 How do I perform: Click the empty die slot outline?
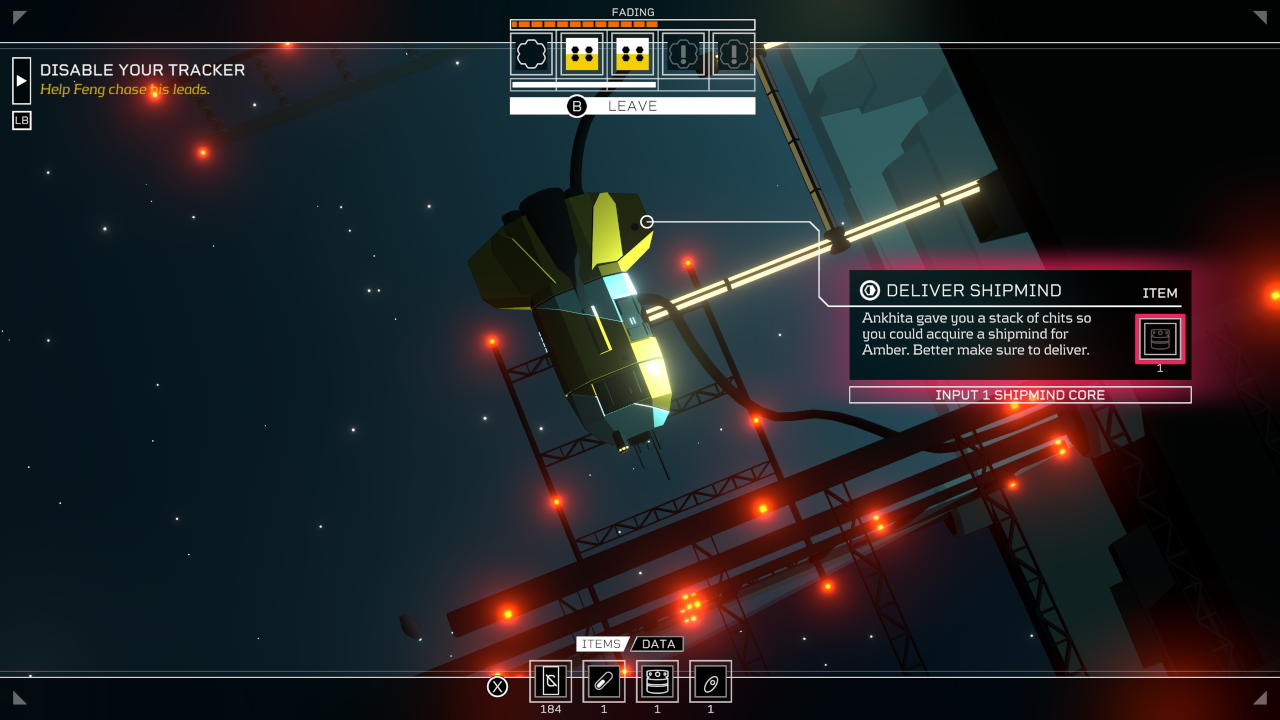tap(532, 54)
